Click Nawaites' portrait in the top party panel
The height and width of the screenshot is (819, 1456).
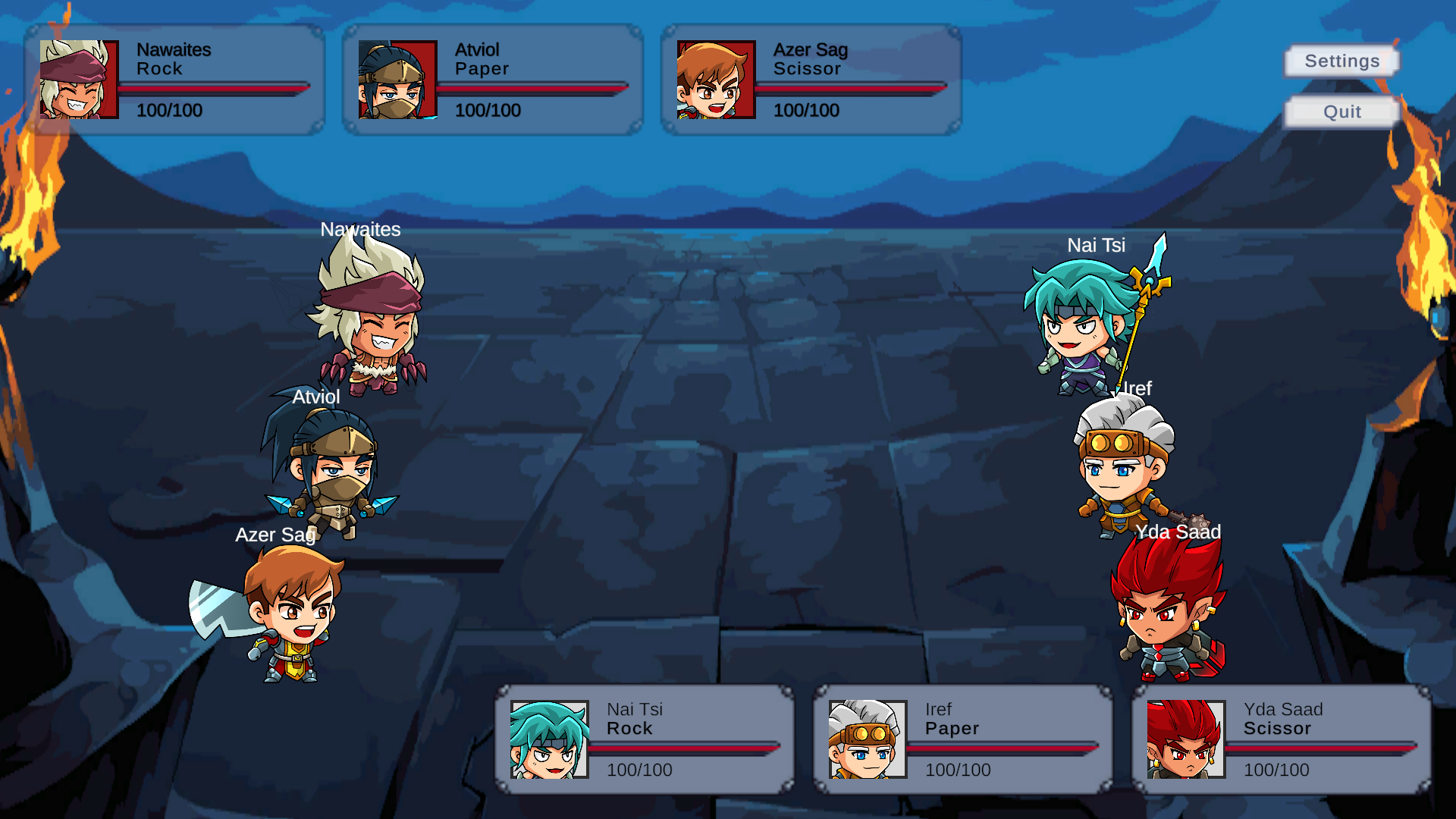pyautogui.click(x=78, y=79)
